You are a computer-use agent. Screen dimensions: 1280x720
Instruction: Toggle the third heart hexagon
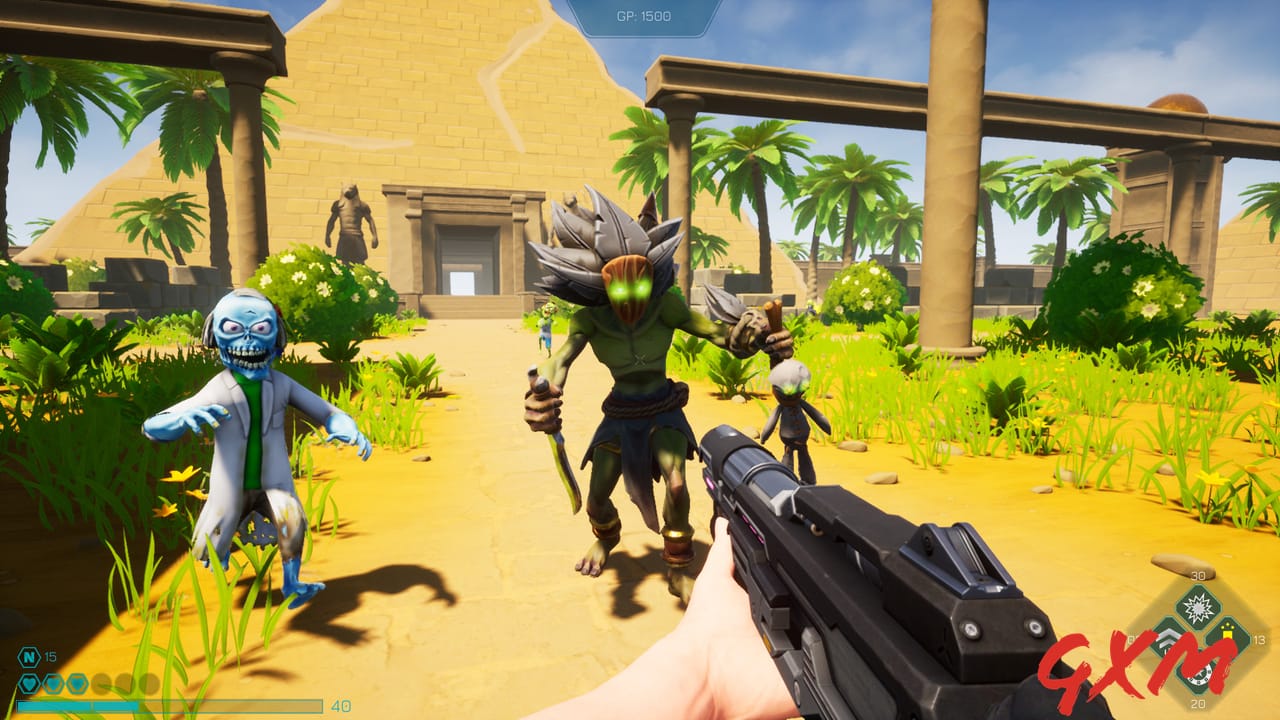click(76, 683)
